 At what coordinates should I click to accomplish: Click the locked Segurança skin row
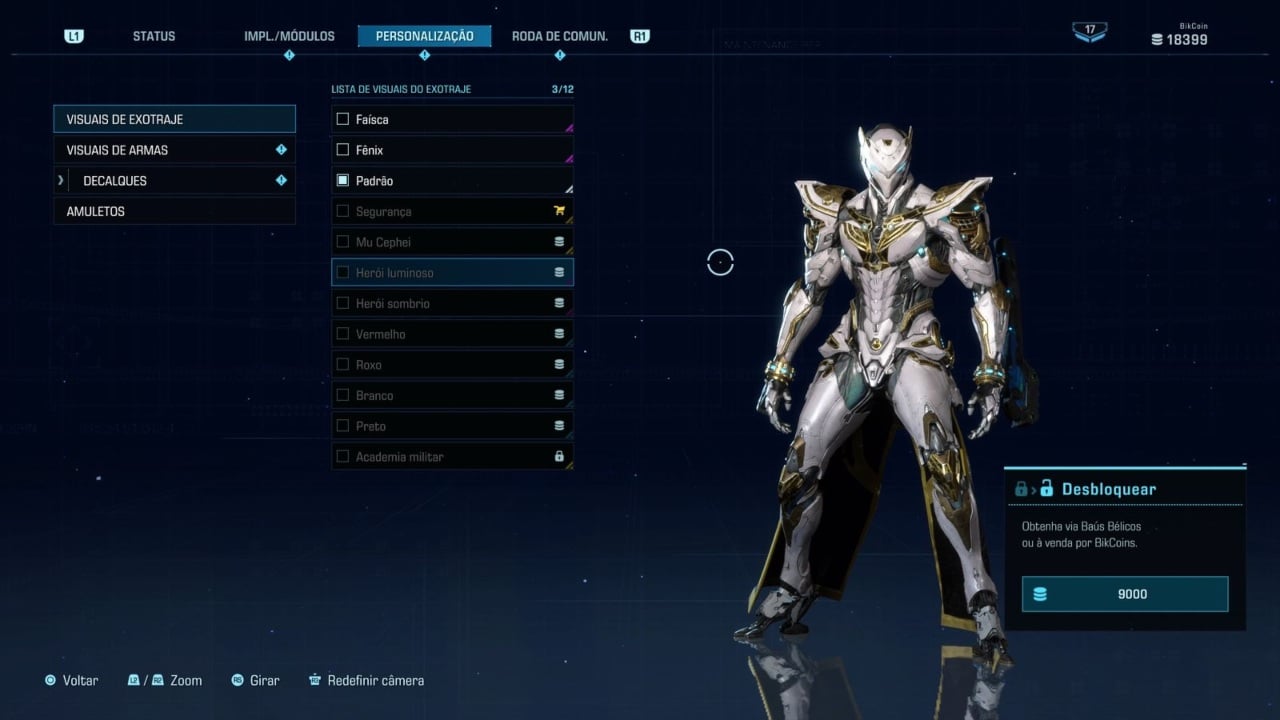452,211
